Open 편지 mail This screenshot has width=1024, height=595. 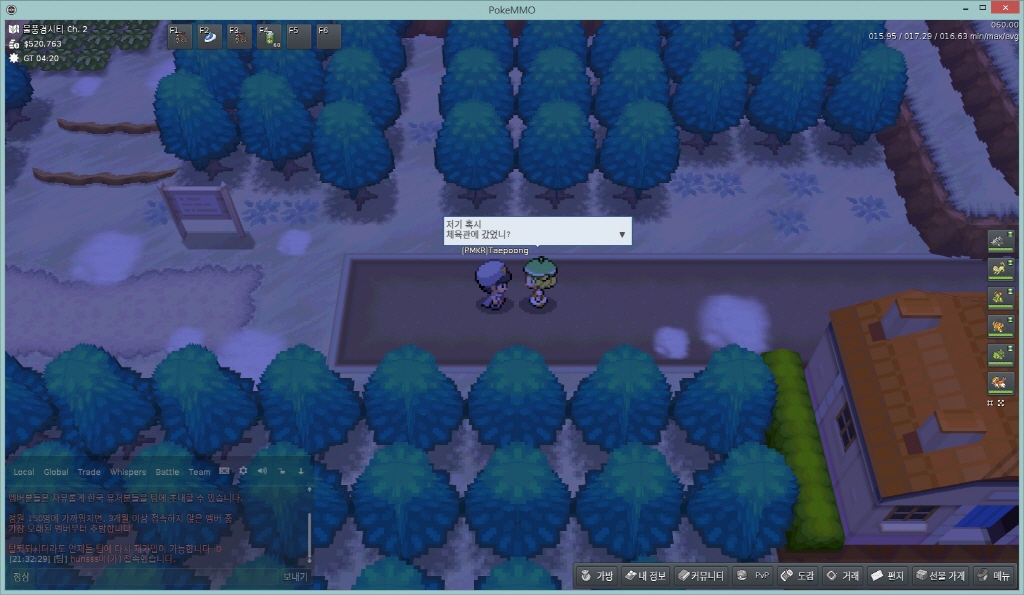[x=887, y=576]
